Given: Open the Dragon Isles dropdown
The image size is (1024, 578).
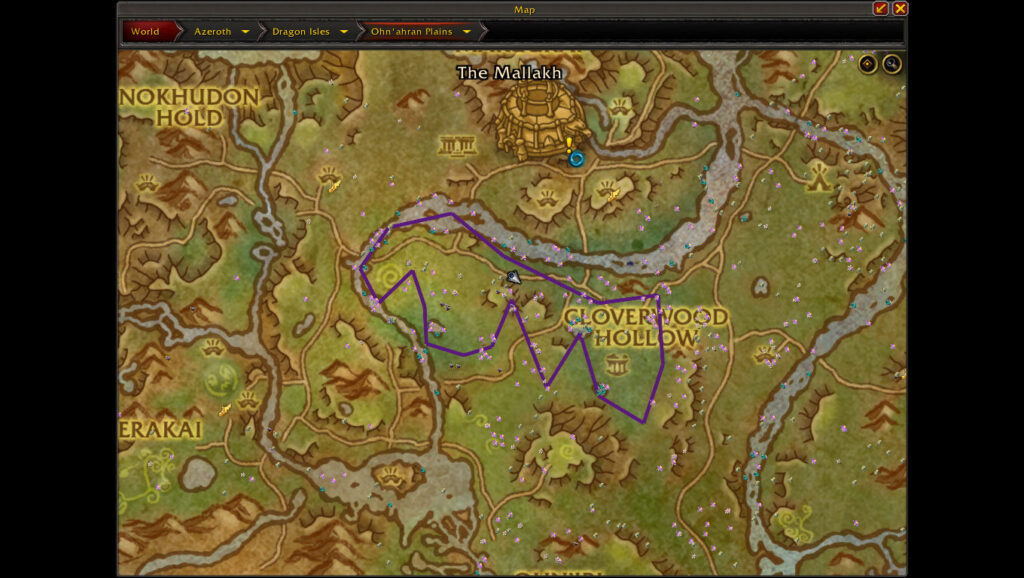Looking at the screenshot, I should point(343,31).
